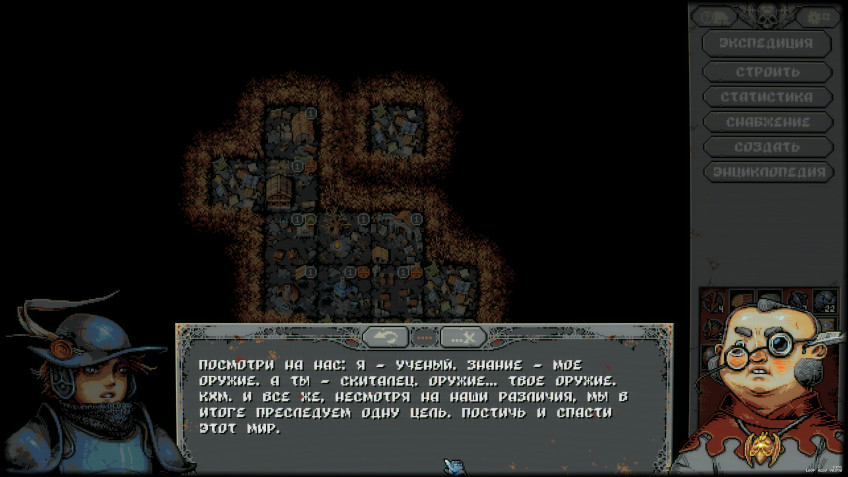Skip the dialogue with the X button
848x477 pixels.
tap(462, 337)
